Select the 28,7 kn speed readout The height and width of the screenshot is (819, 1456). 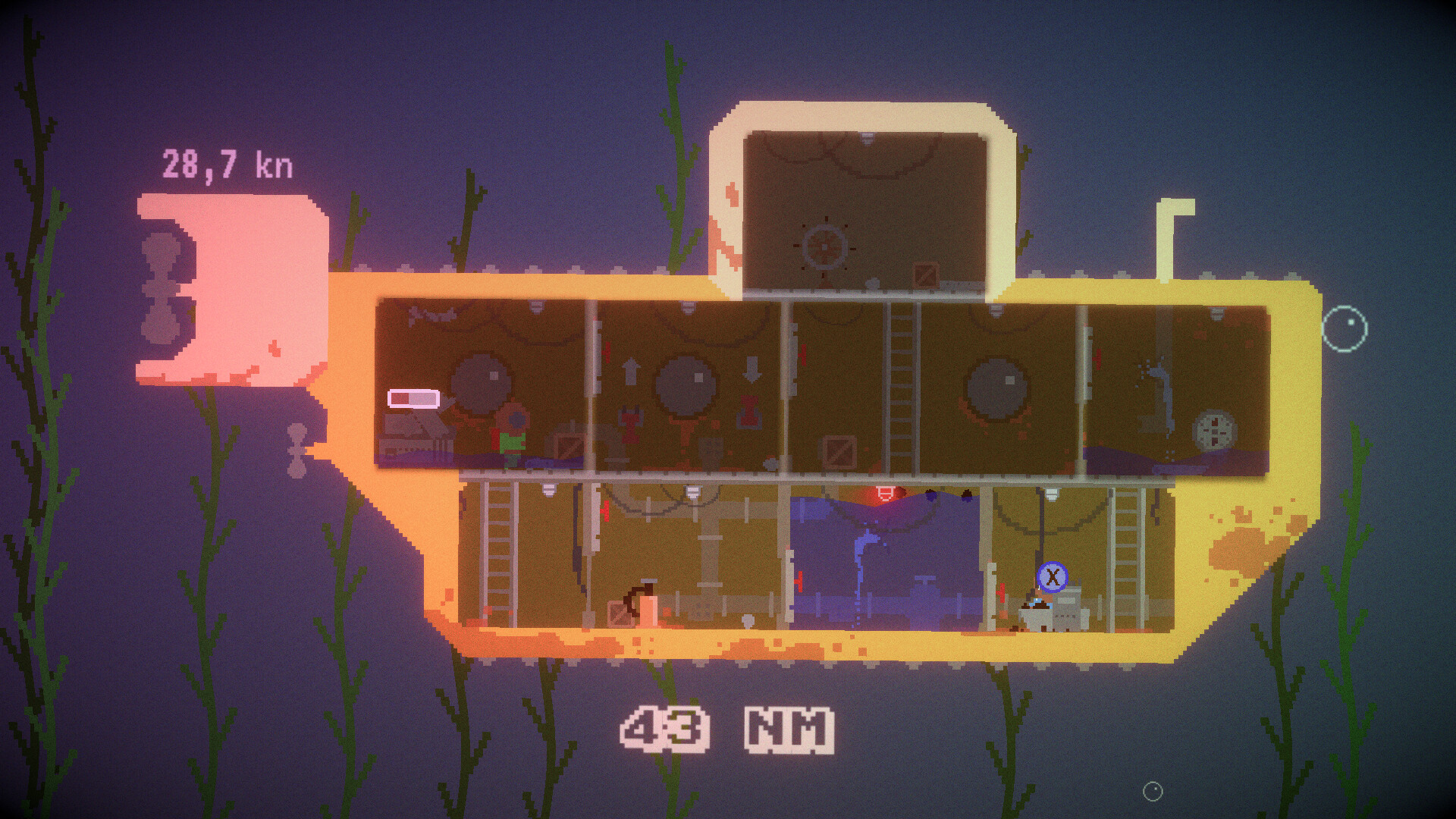point(227,162)
